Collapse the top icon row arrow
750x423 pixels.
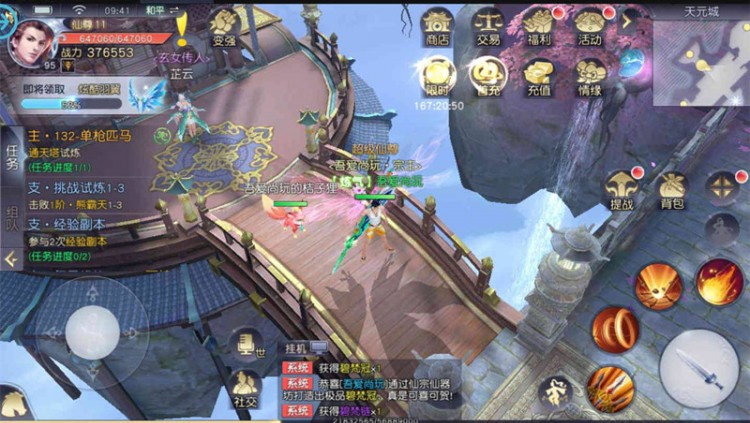coord(629,20)
